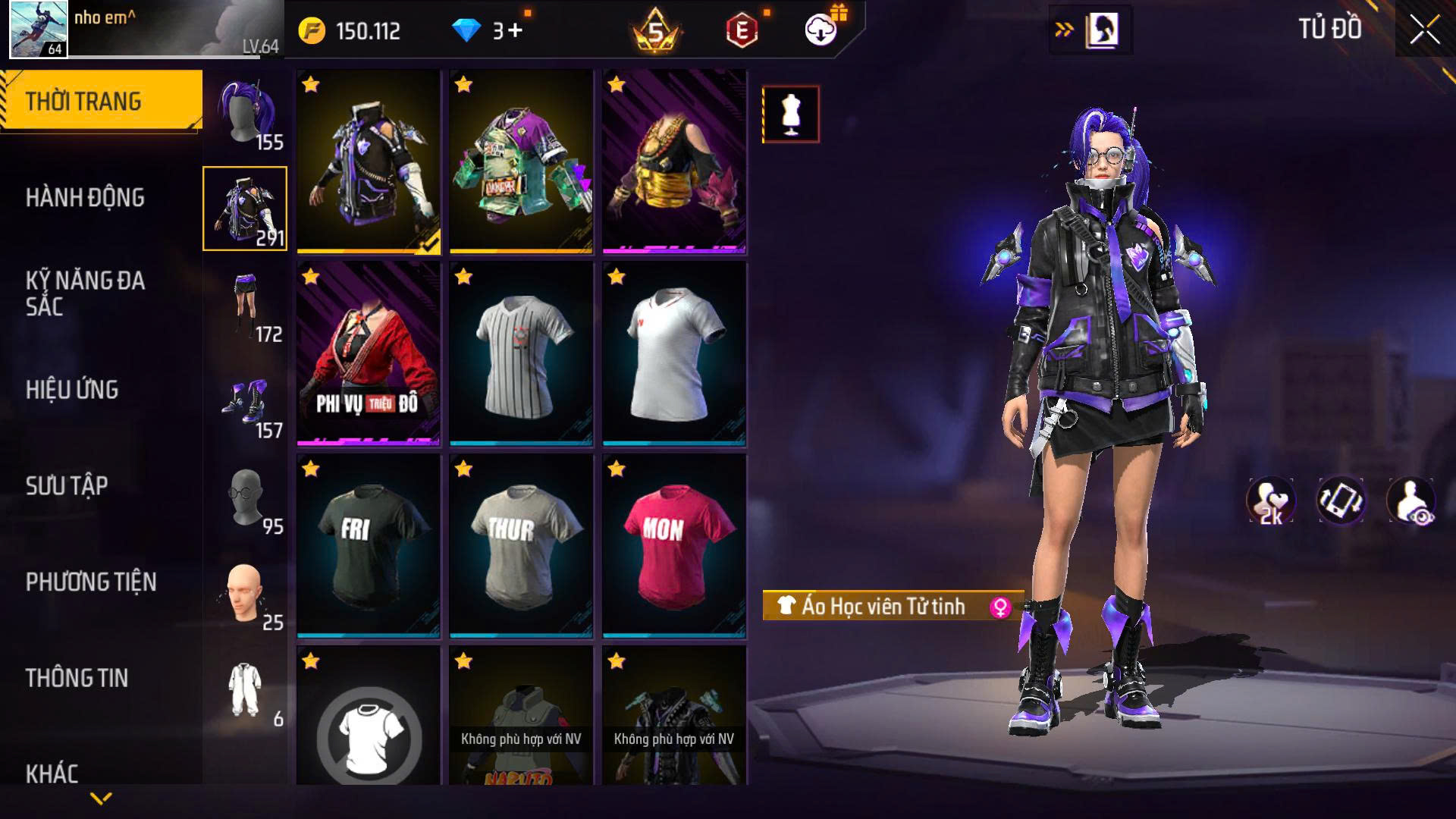
Task: Open the HÀNH ĐỘNG menu section
Action: (x=85, y=198)
